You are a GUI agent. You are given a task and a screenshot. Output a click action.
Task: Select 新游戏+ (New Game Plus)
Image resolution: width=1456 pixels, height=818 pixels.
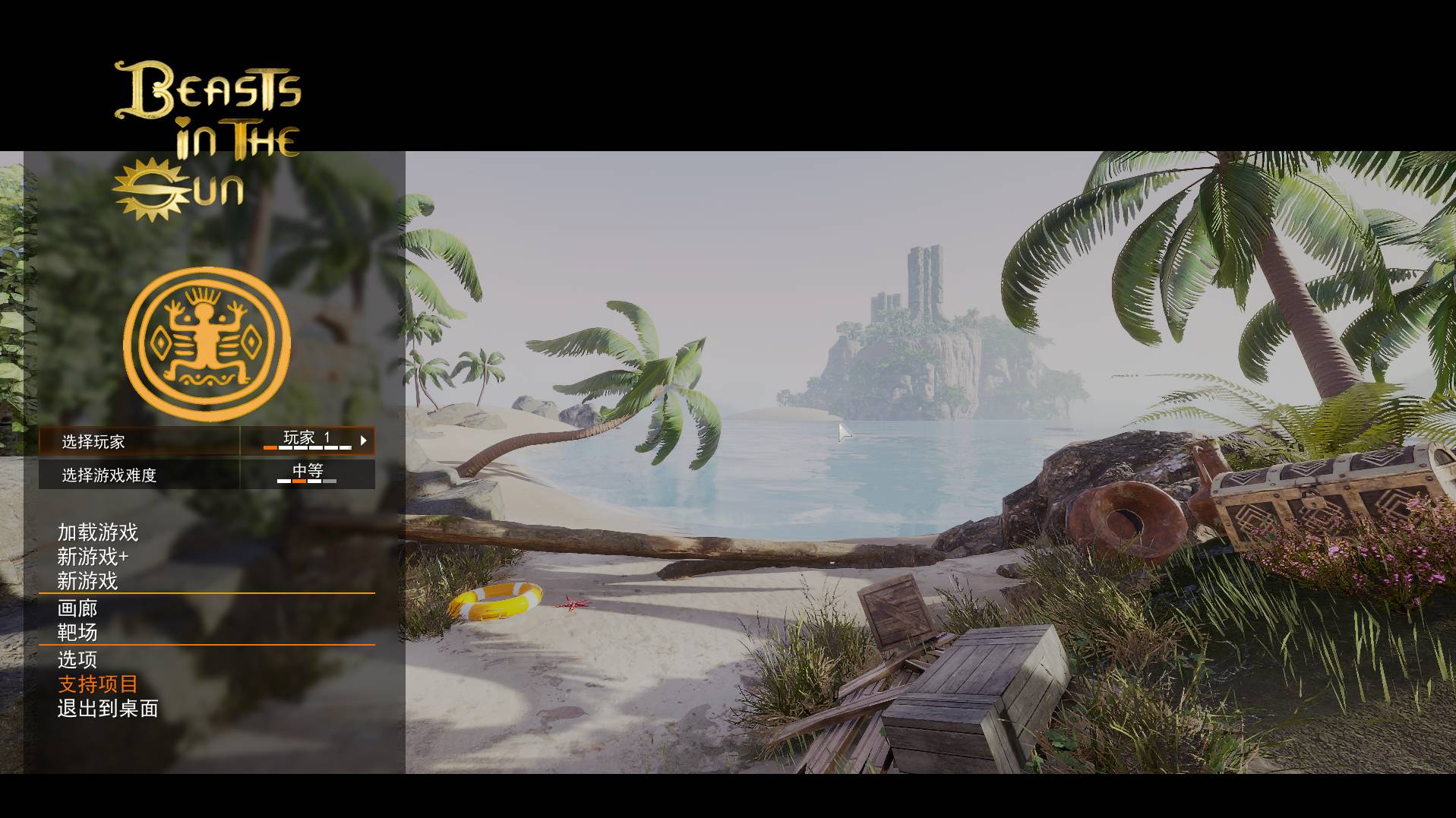93,557
